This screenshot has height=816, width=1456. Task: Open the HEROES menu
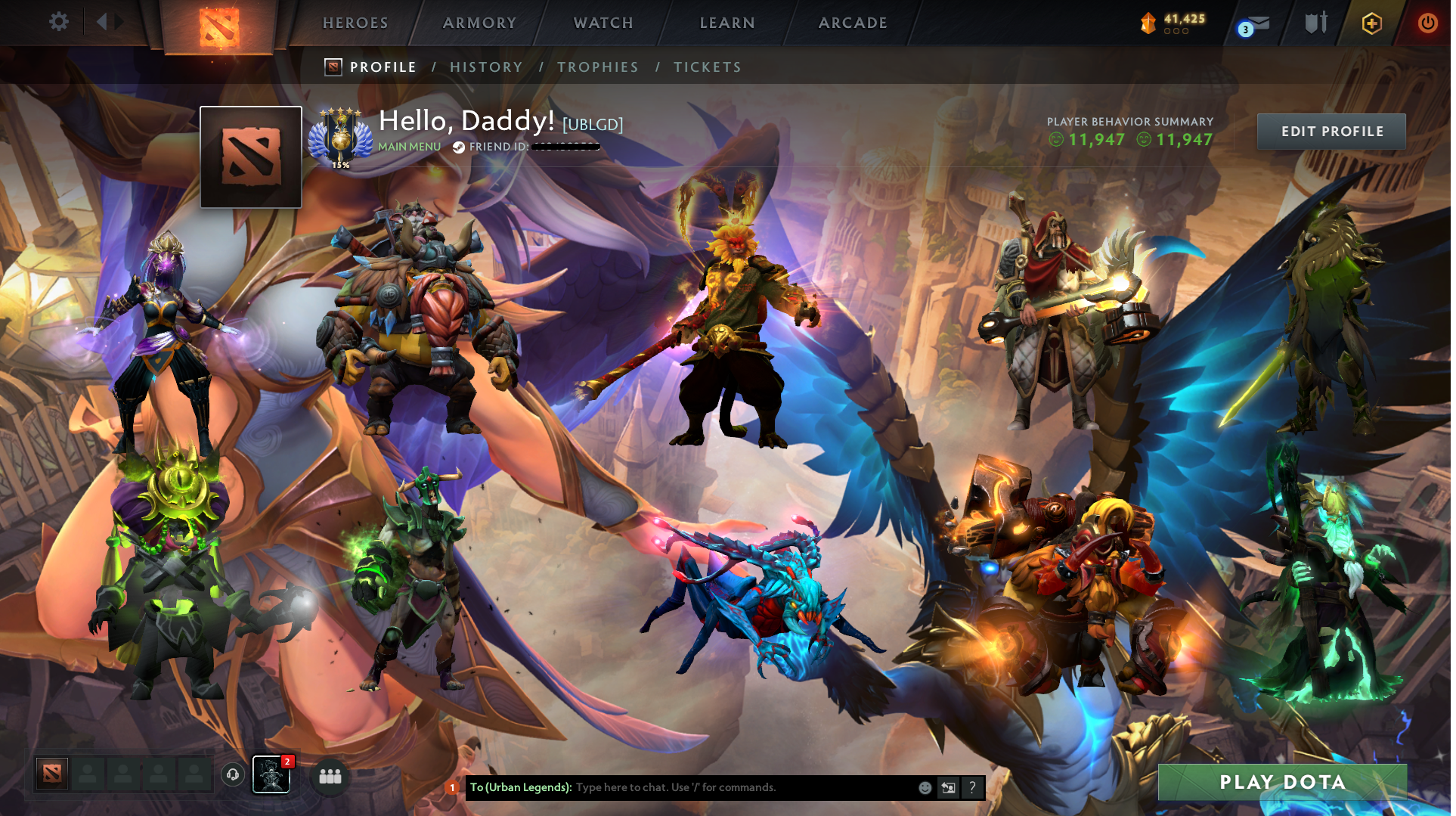coord(355,23)
